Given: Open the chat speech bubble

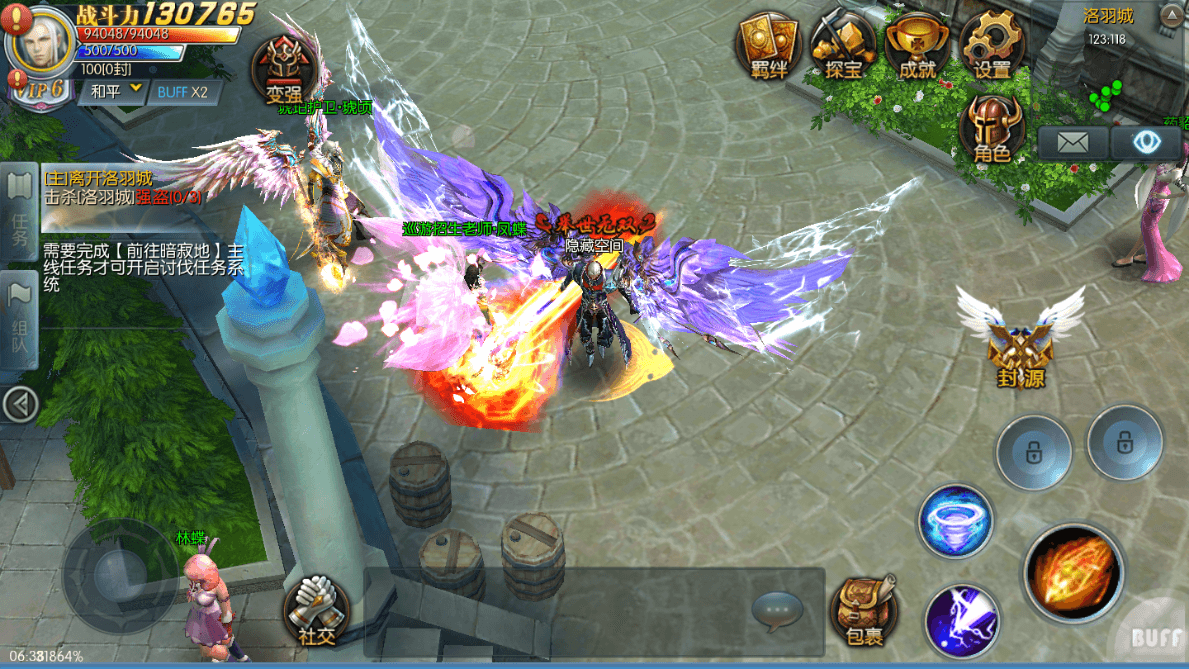Looking at the screenshot, I should [x=777, y=608].
